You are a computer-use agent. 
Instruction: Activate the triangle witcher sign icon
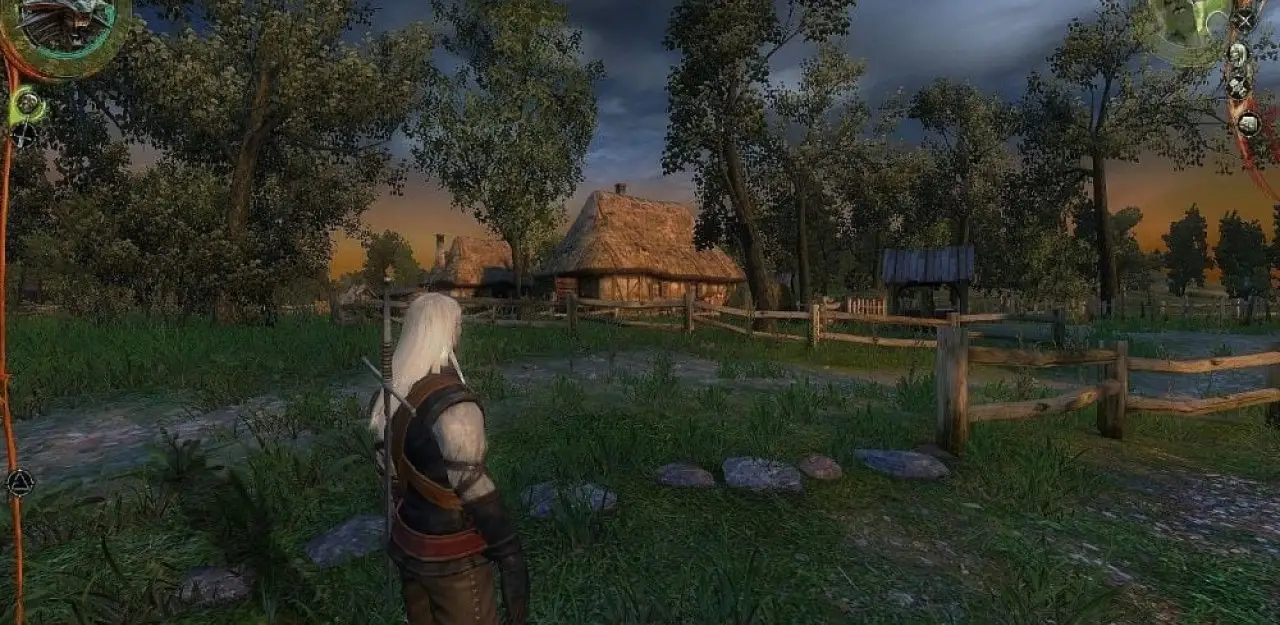19,484
